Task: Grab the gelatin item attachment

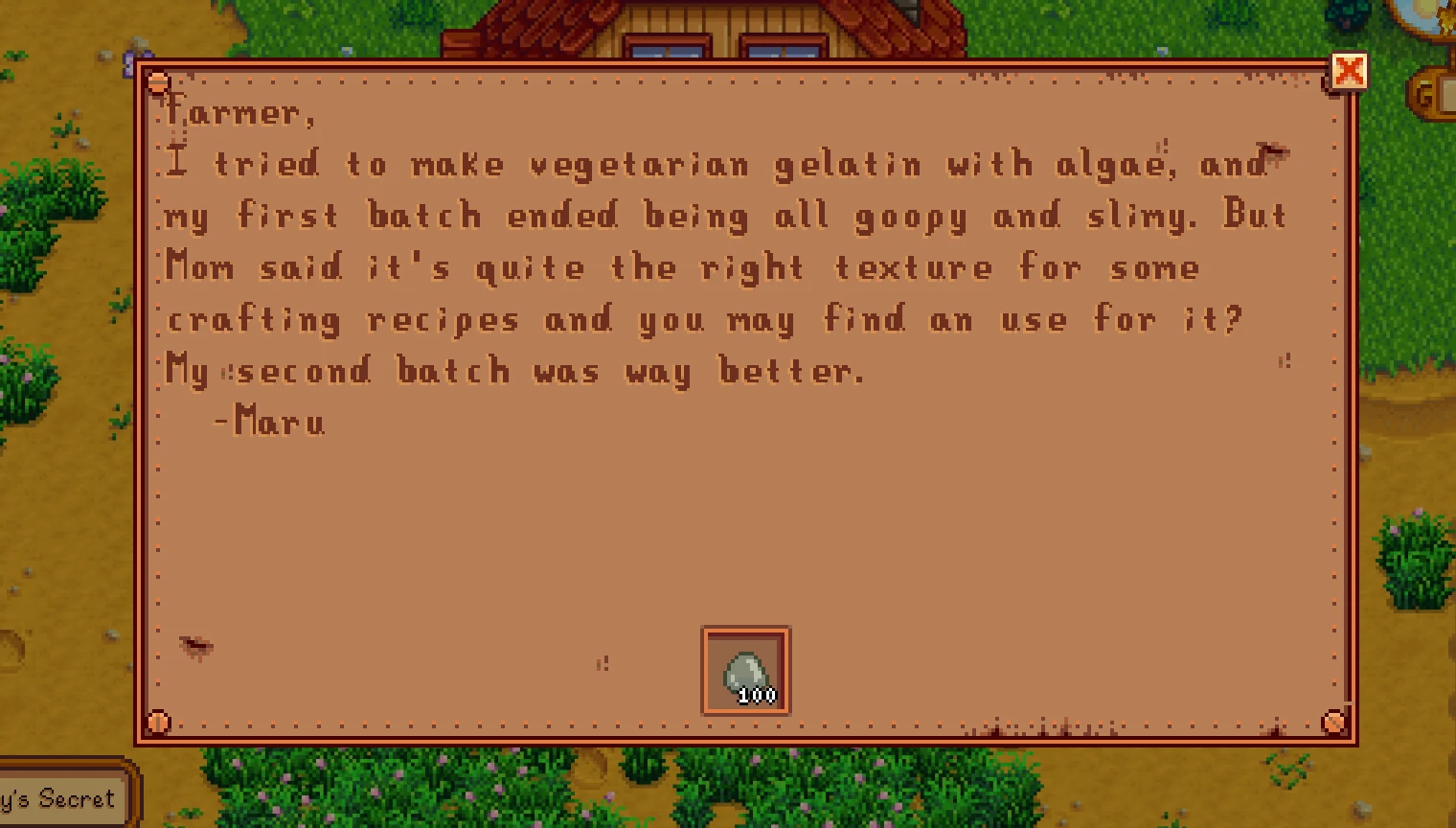Action: [745, 671]
